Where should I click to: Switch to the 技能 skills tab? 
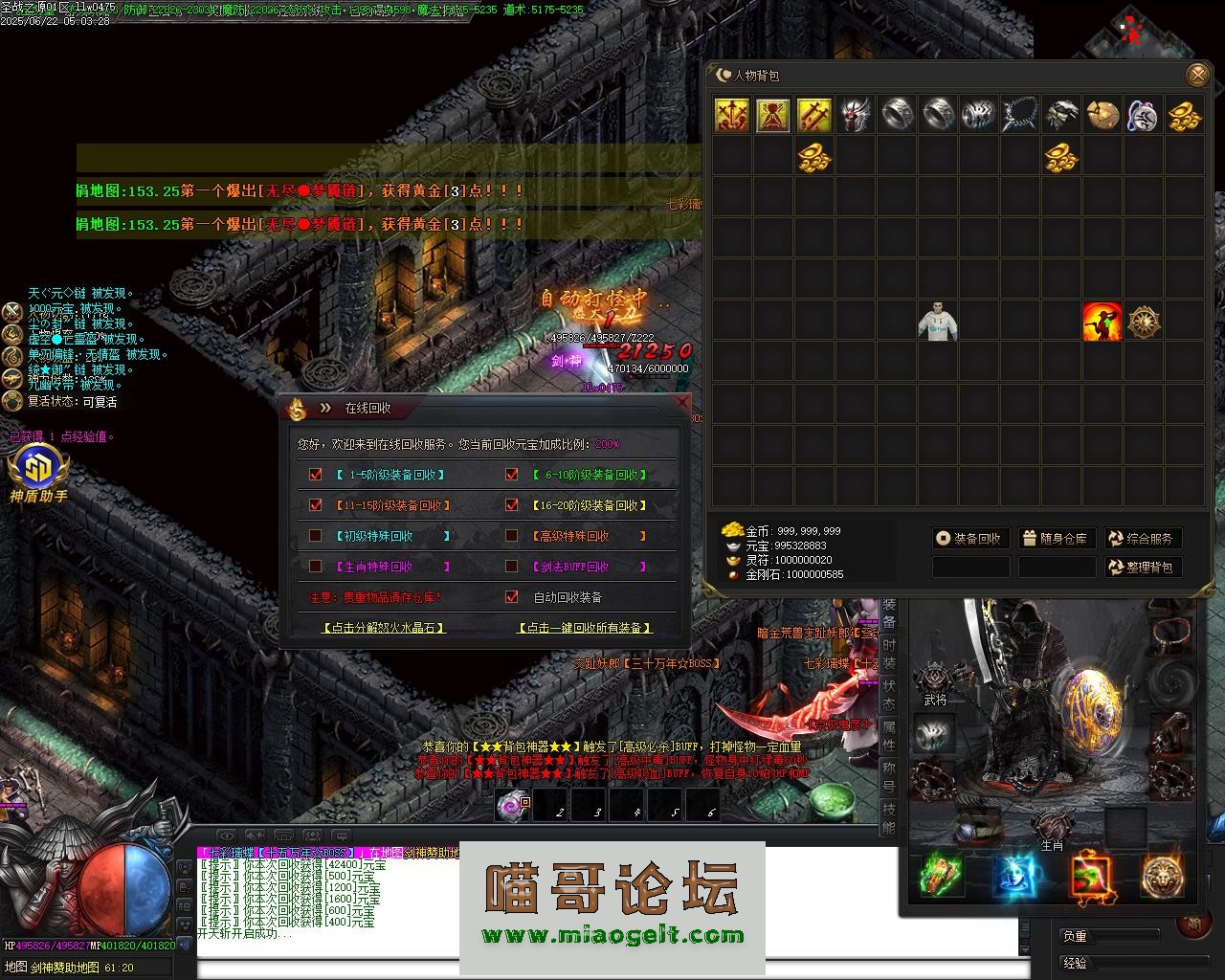[889, 818]
